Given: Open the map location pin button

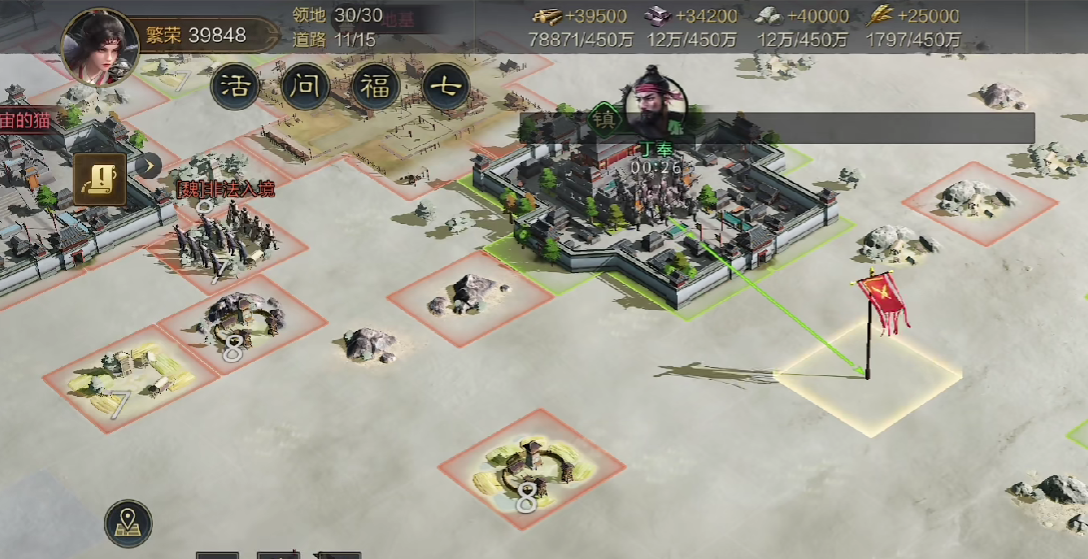Looking at the screenshot, I should pos(128,523).
